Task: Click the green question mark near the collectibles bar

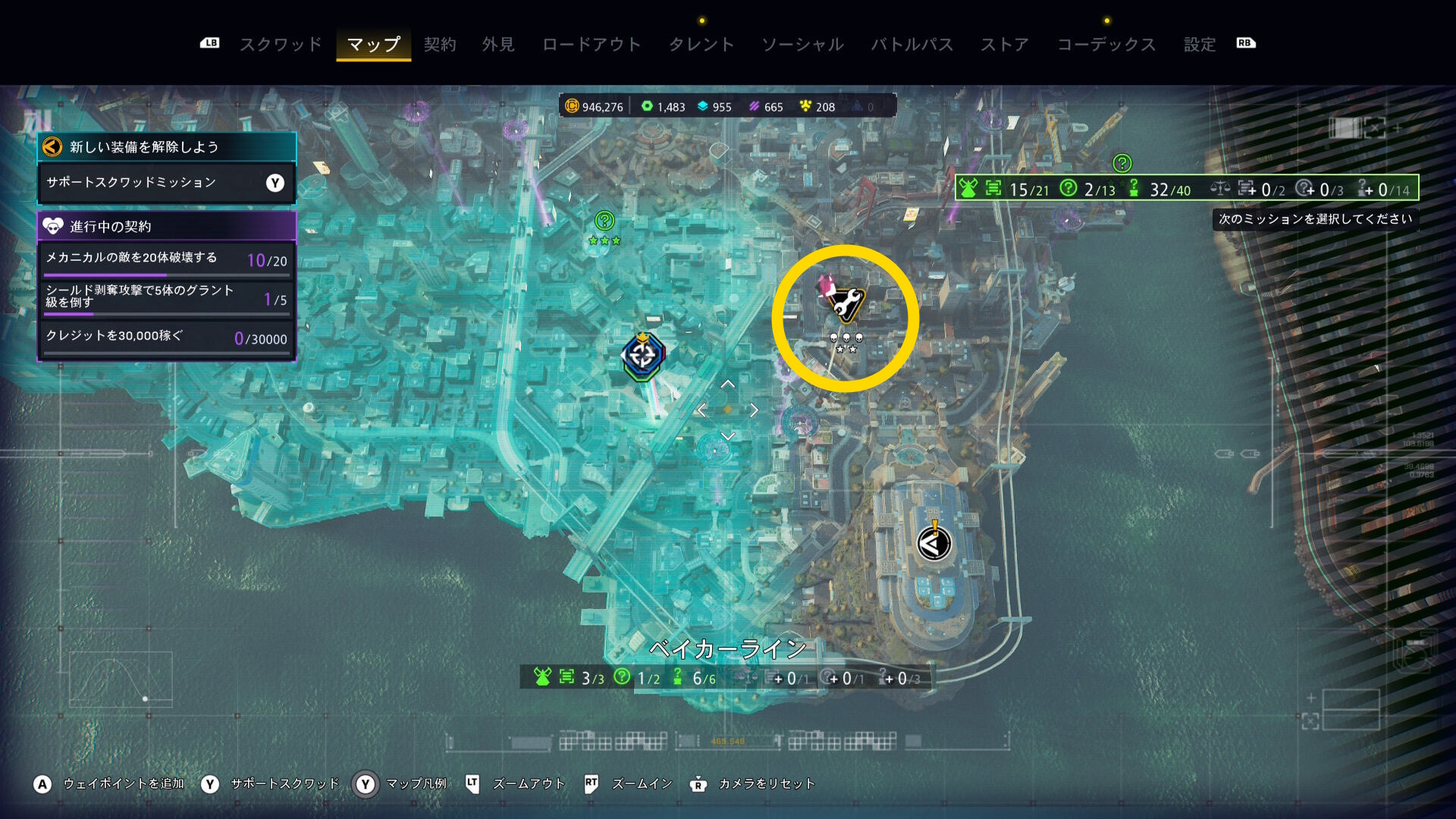Action: point(1122,163)
